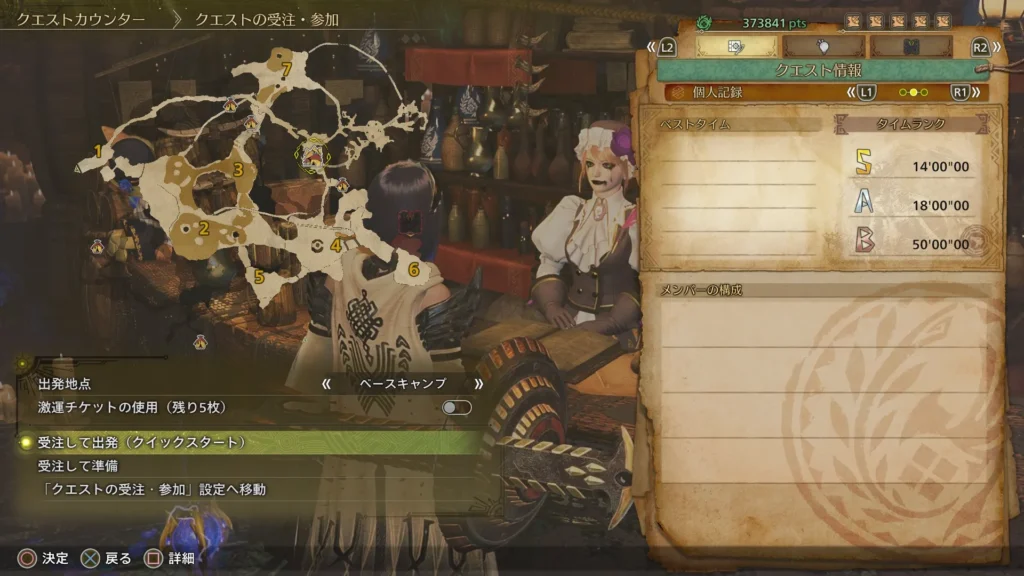Select area 5 on the map
Viewport: 1024px width, 576px height.
click(x=259, y=275)
